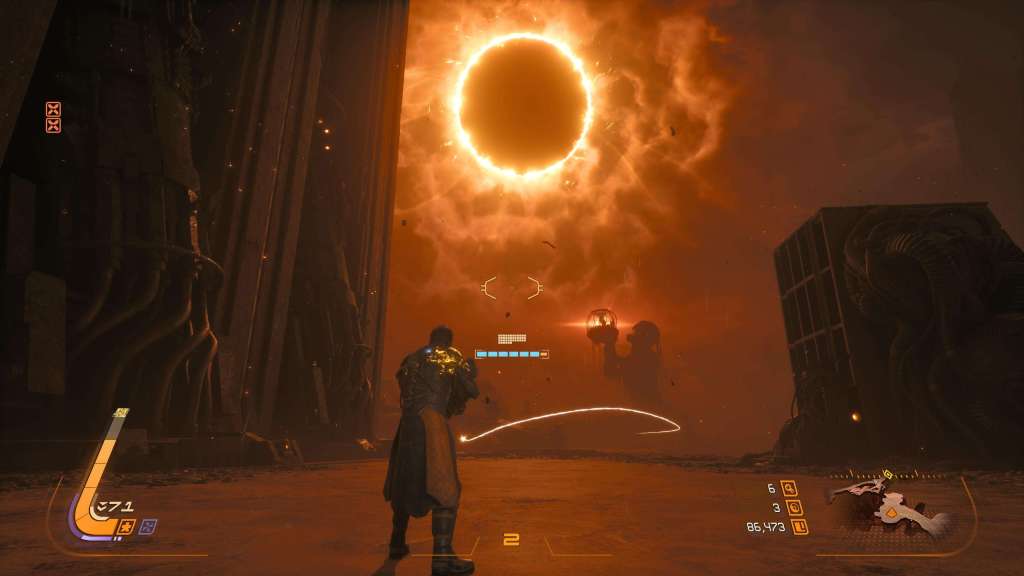Click the key icon beside count 6
The height and width of the screenshot is (576, 1024).
[x=791, y=489]
